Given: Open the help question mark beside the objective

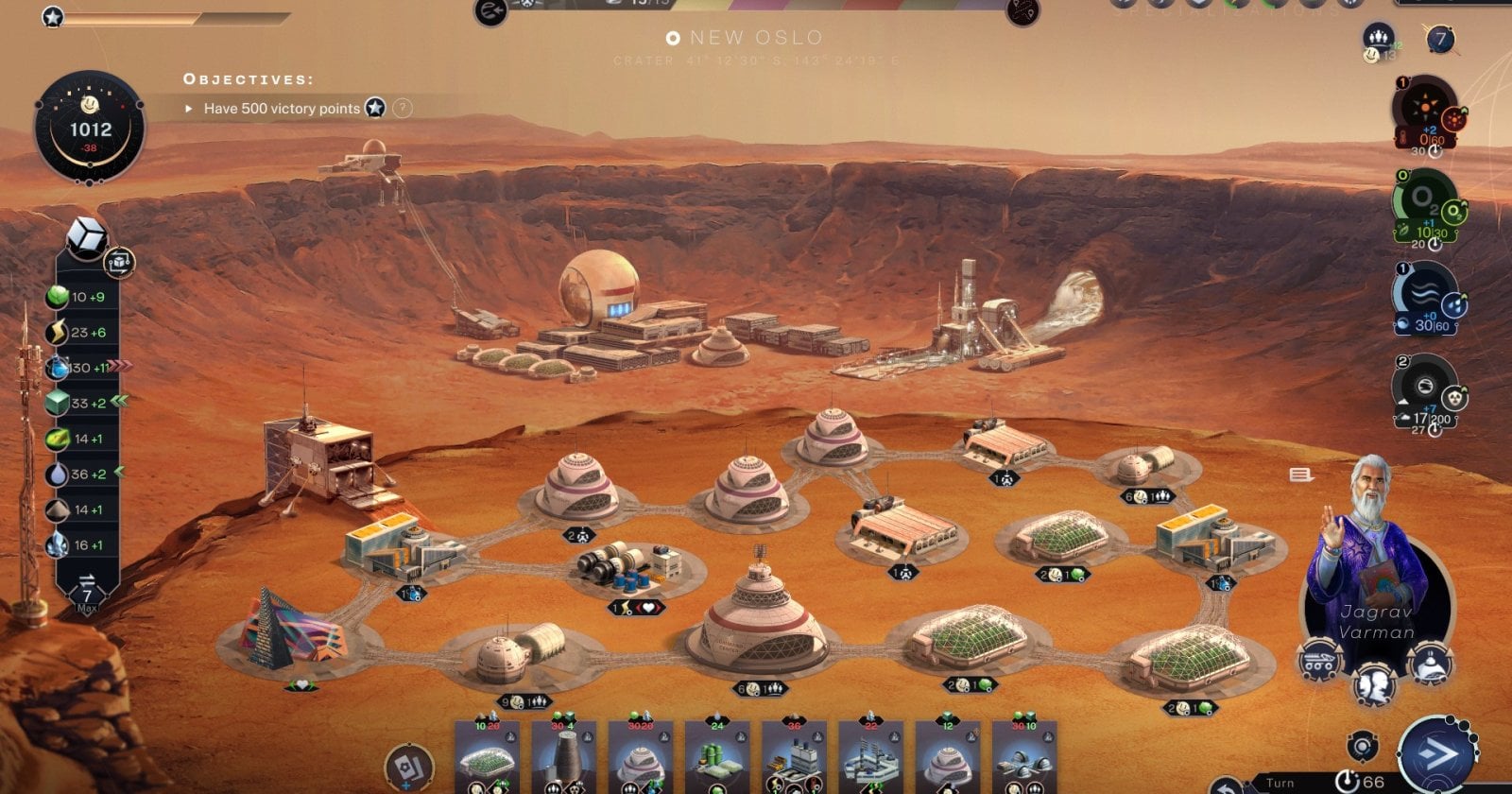Looking at the screenshot, I should click(402, 108).
